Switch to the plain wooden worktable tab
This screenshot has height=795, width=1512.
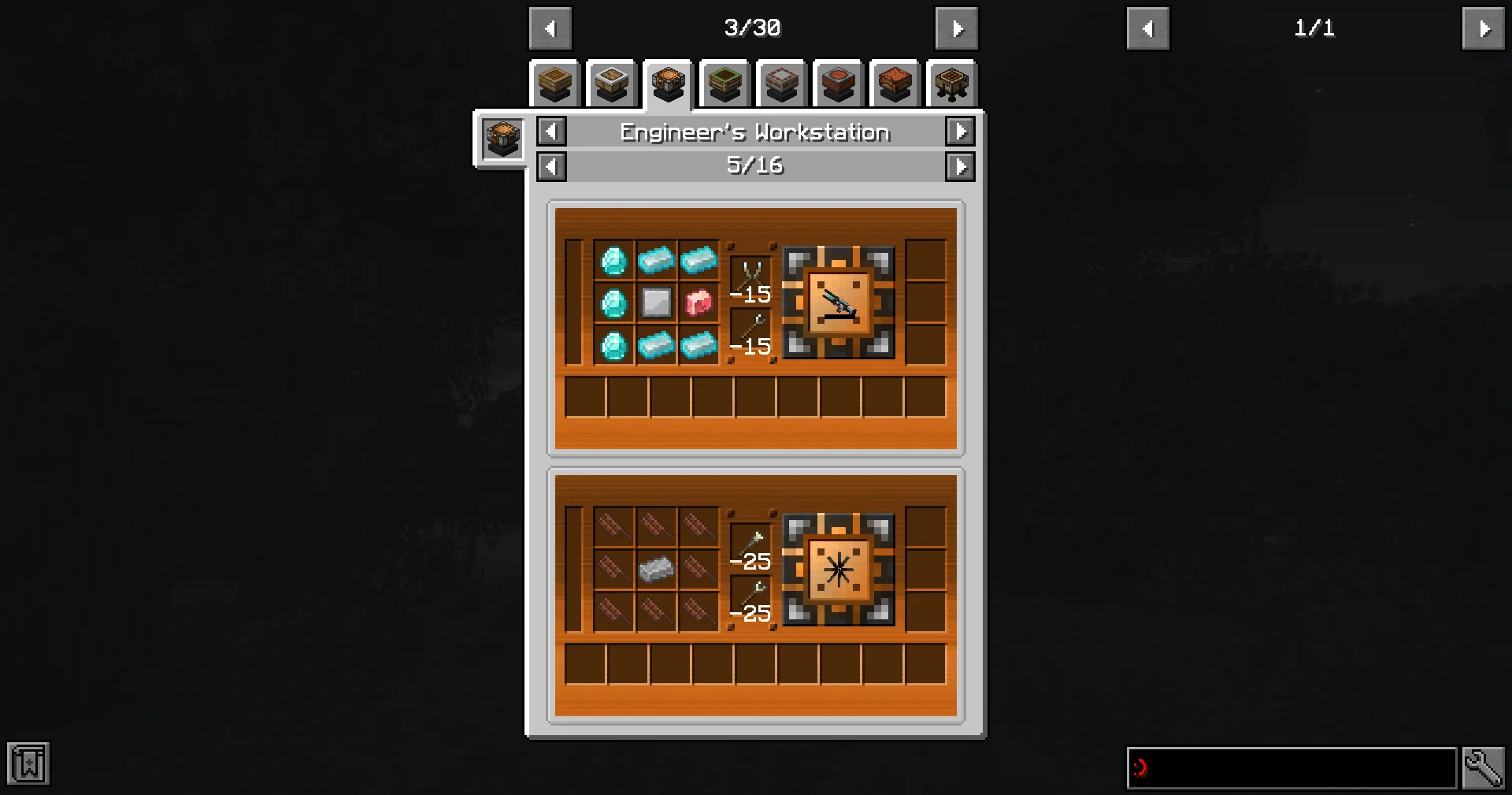pos(555,84)
